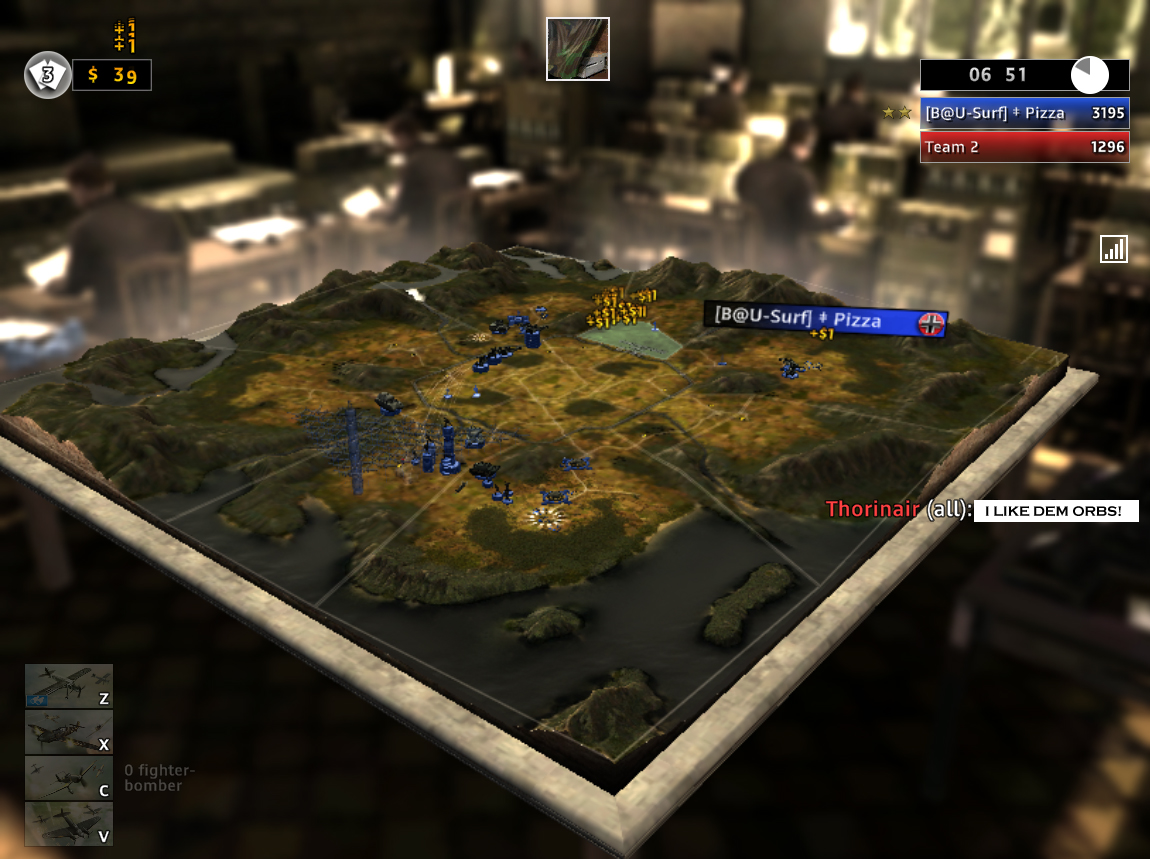The height and width of the screenshot is (859, 1150).
Task: Select the [B@U-Surf] Pizza blue team score row
Action: click(x=1024, y=113)
